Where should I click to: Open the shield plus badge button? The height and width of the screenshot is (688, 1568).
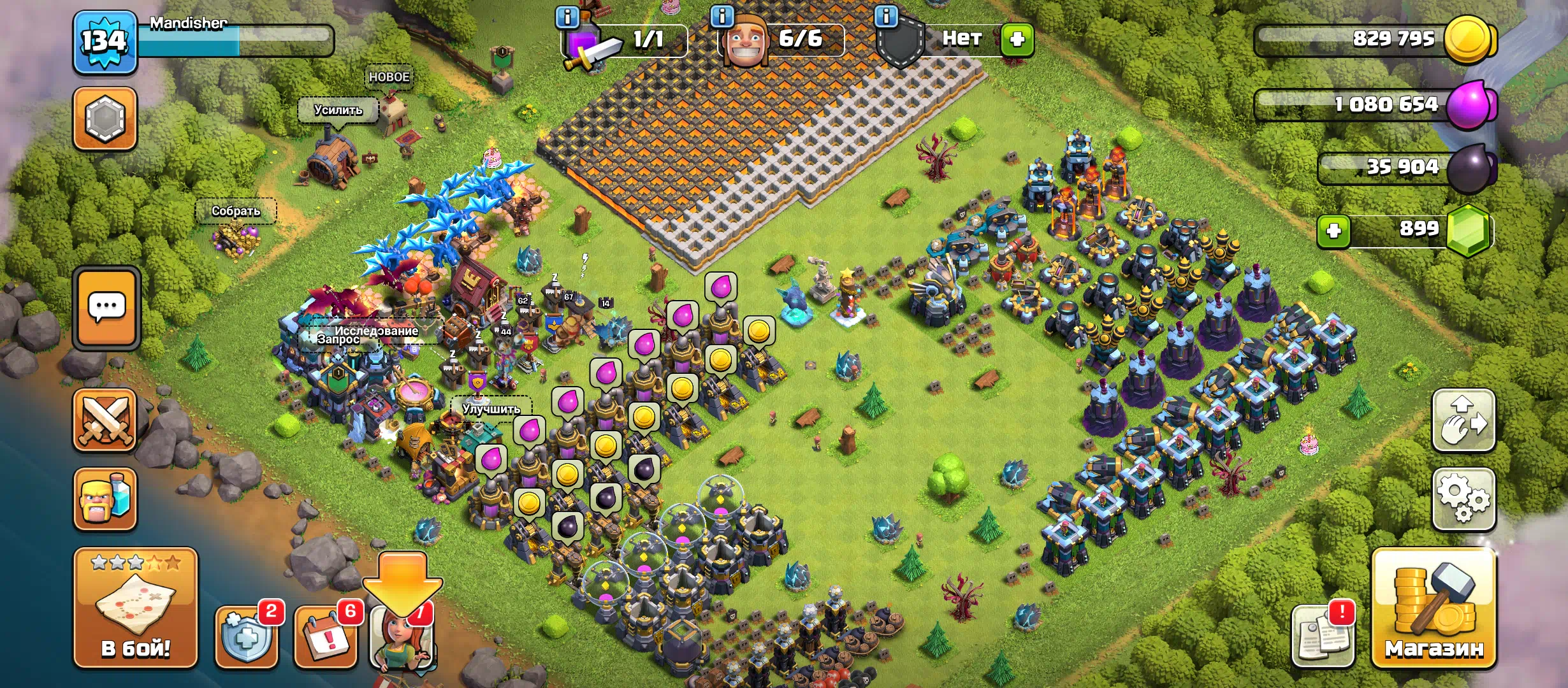[x=247, y=635]
